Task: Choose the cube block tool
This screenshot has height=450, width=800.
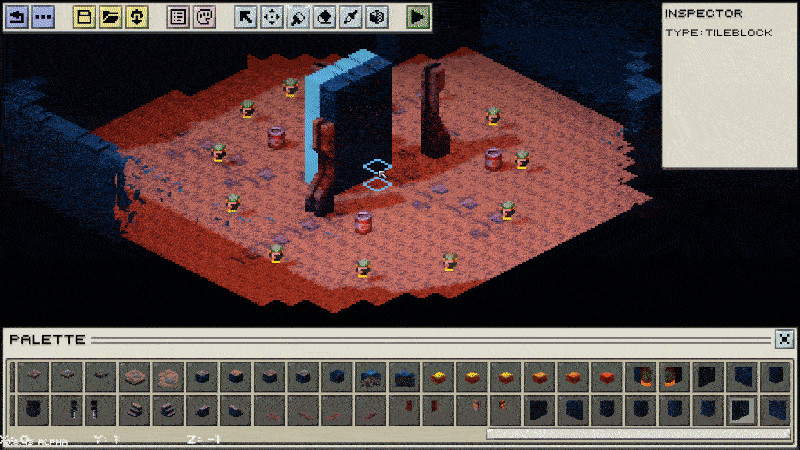Action: pos(377,17)
